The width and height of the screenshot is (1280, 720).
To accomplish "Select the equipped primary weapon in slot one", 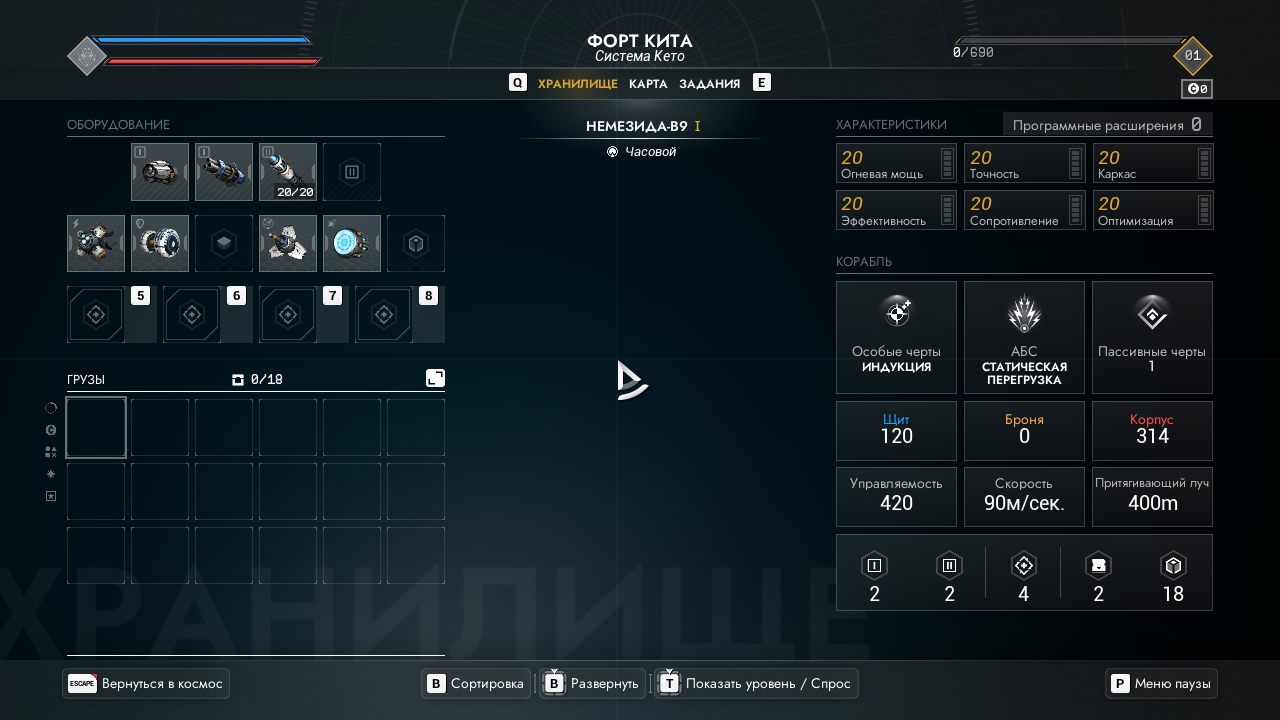I will (x=159, y=171).
